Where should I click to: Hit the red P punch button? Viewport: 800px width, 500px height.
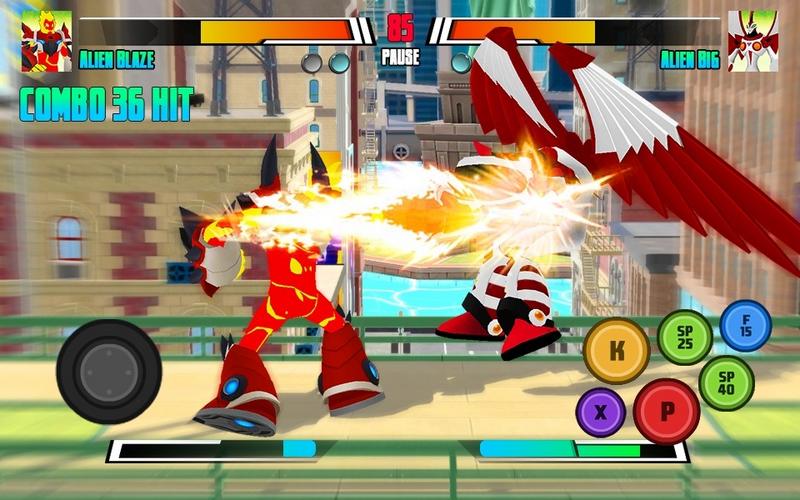click(x=666, y=411)
